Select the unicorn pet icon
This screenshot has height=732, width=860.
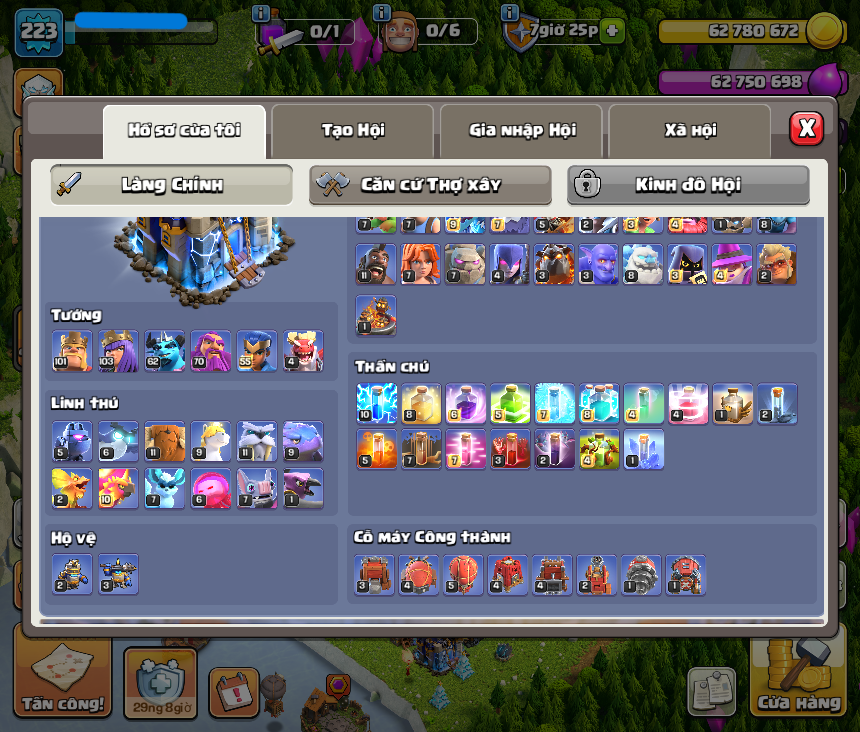click(x=210, y=441)
